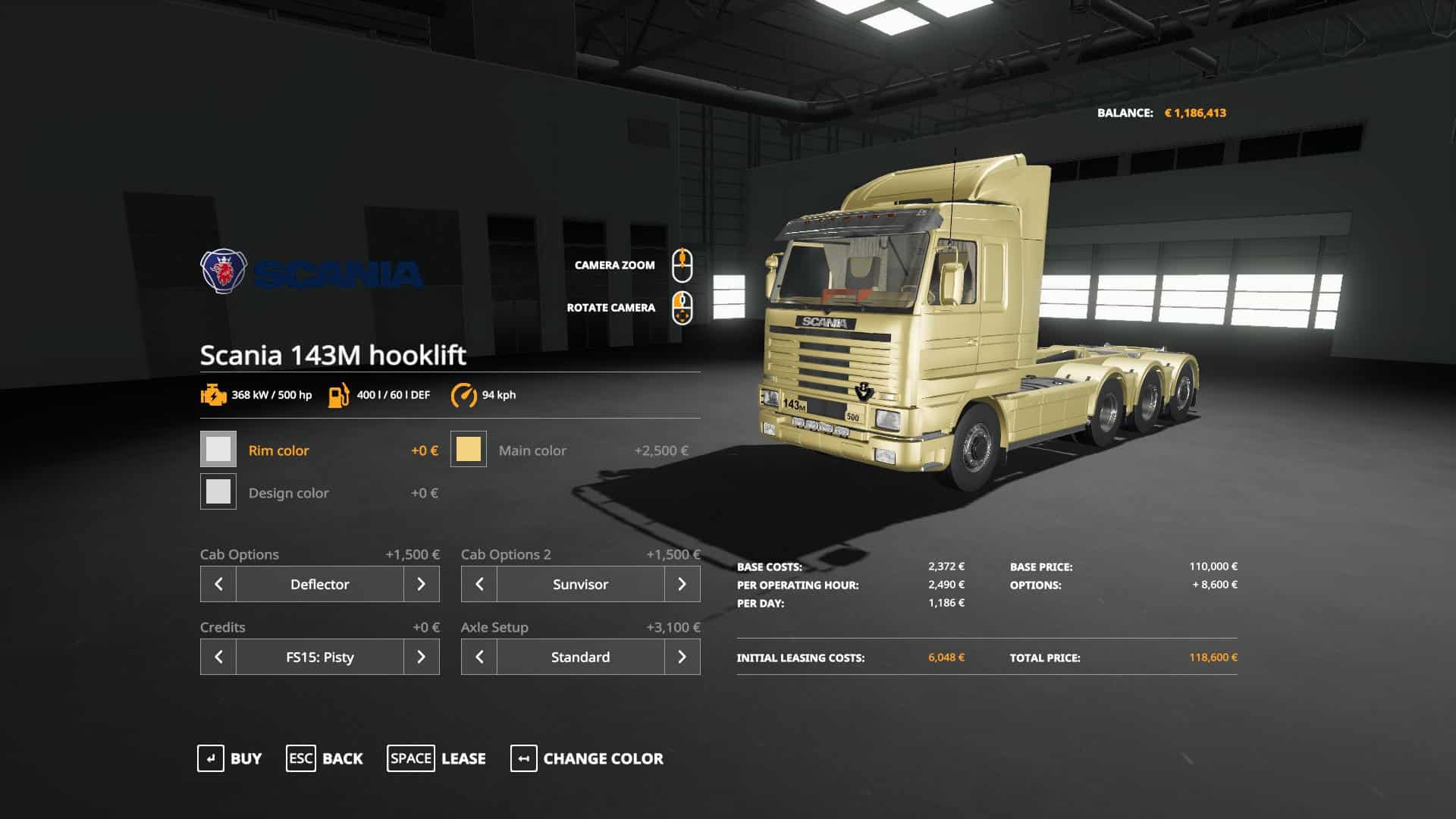Pick the Design color swatch
This screenshot has width=1456, height=819.
click(x=218, y=492)
